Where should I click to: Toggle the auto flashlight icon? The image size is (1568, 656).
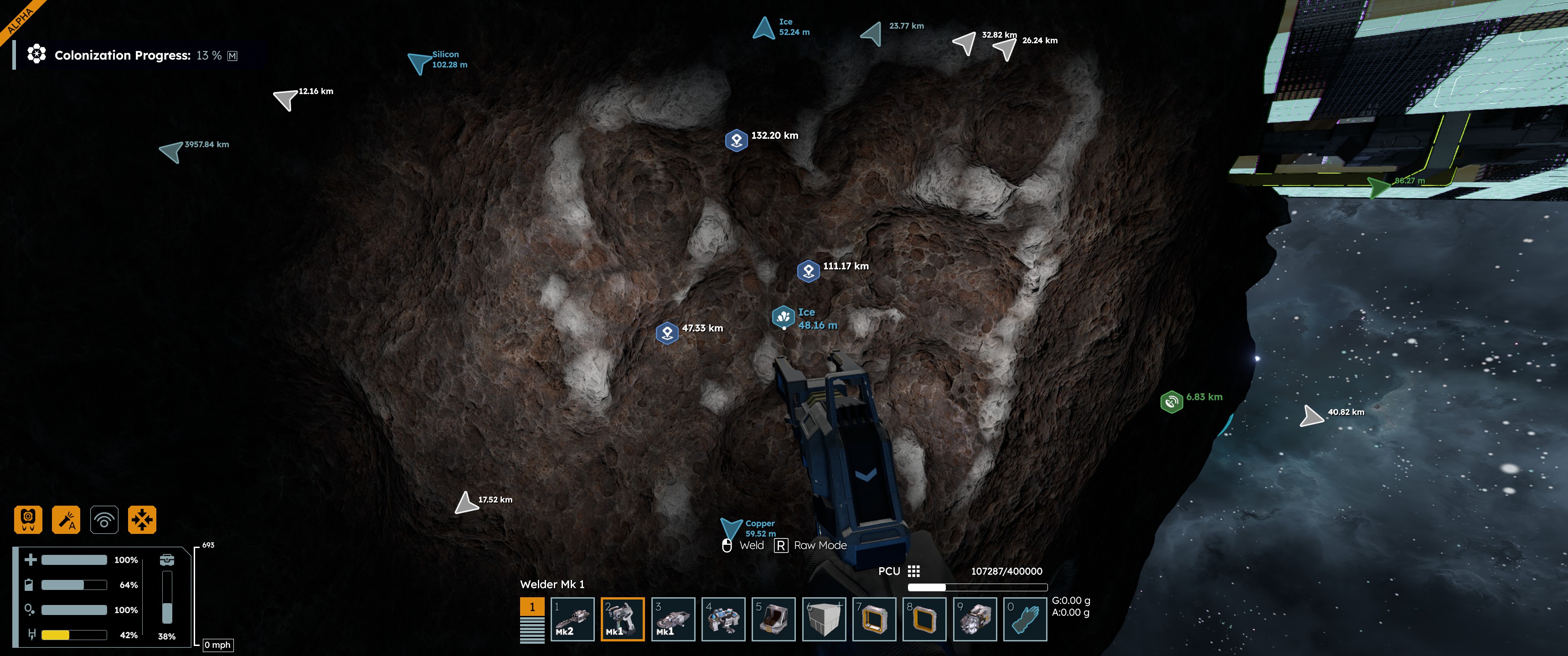click(x=66, y=520)
